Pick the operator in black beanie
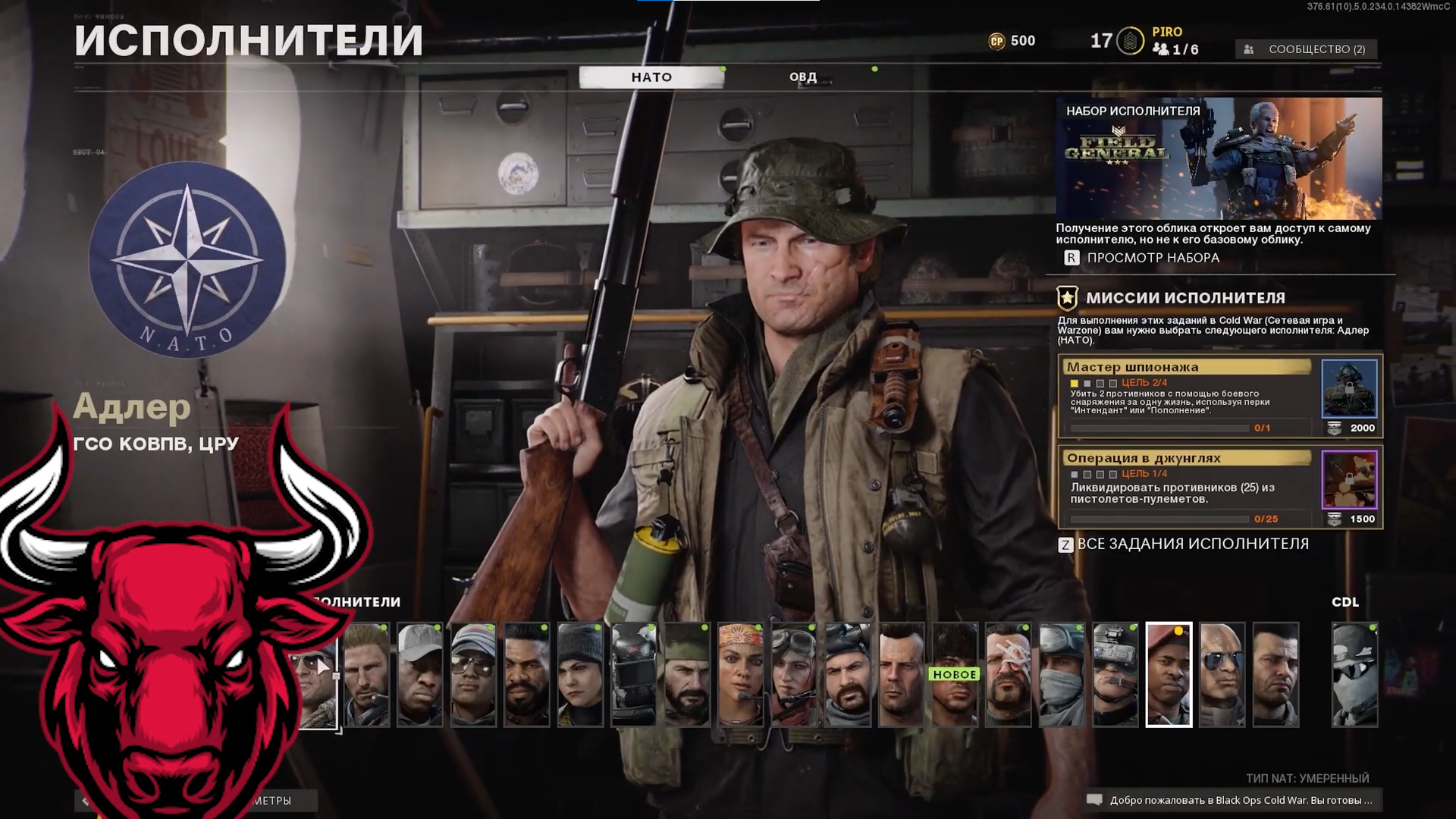1456x819 pixels. tap(580, 675)
